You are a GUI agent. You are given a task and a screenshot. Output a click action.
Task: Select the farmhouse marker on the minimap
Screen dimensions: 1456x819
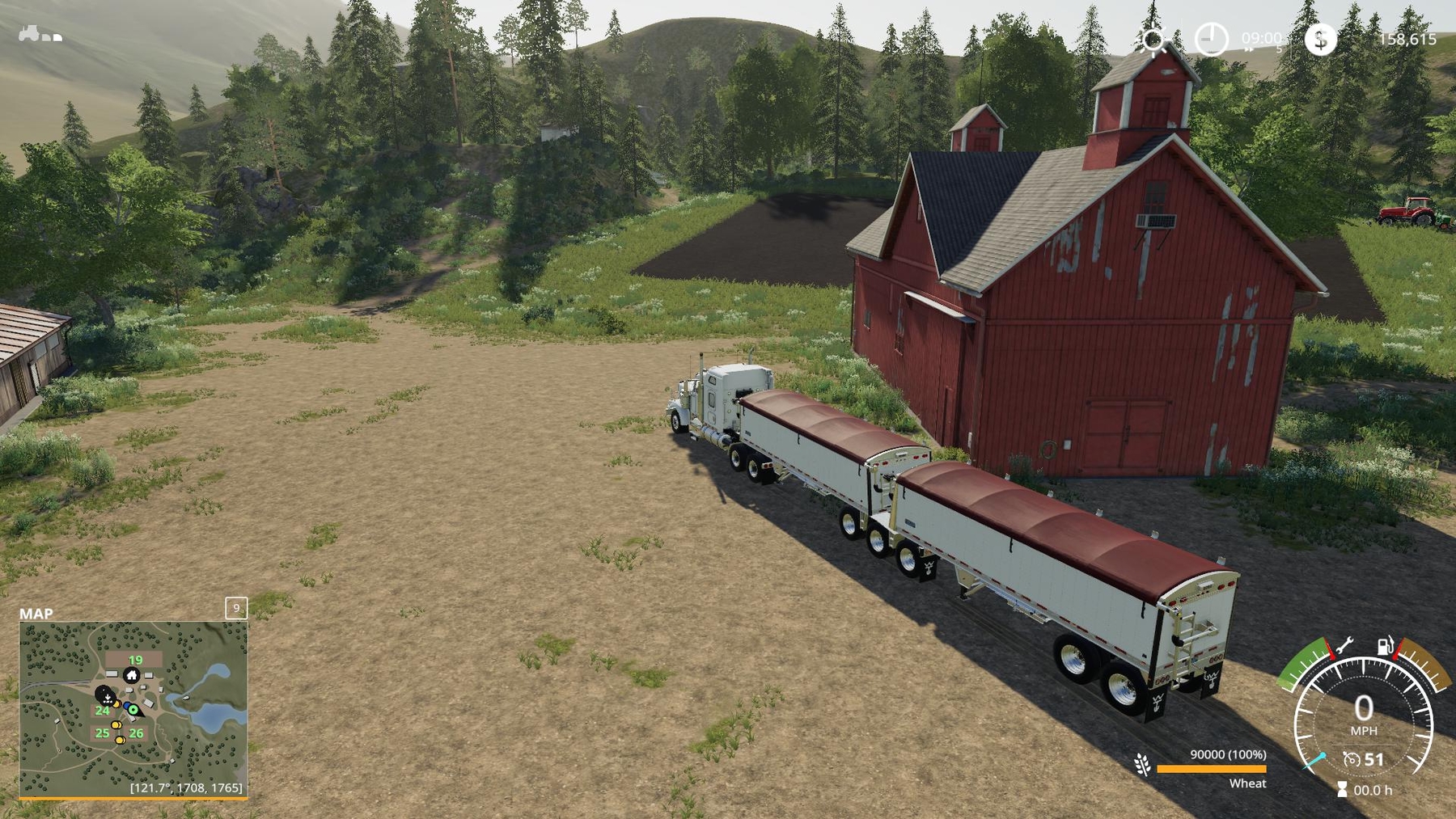(x=131, y=675)
